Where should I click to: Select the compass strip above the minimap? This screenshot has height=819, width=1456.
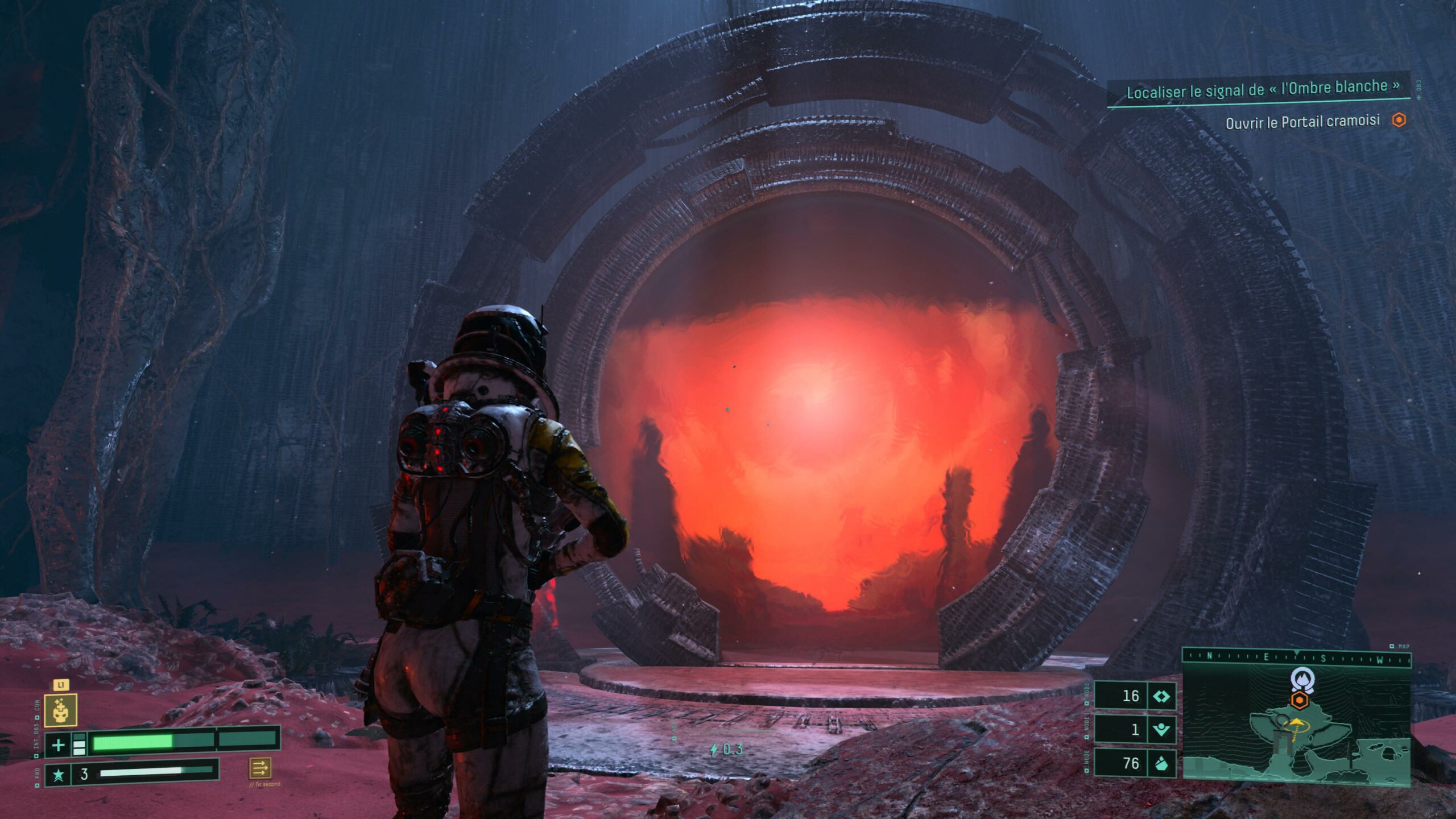pyautogui.click(x=1296, y=657)
